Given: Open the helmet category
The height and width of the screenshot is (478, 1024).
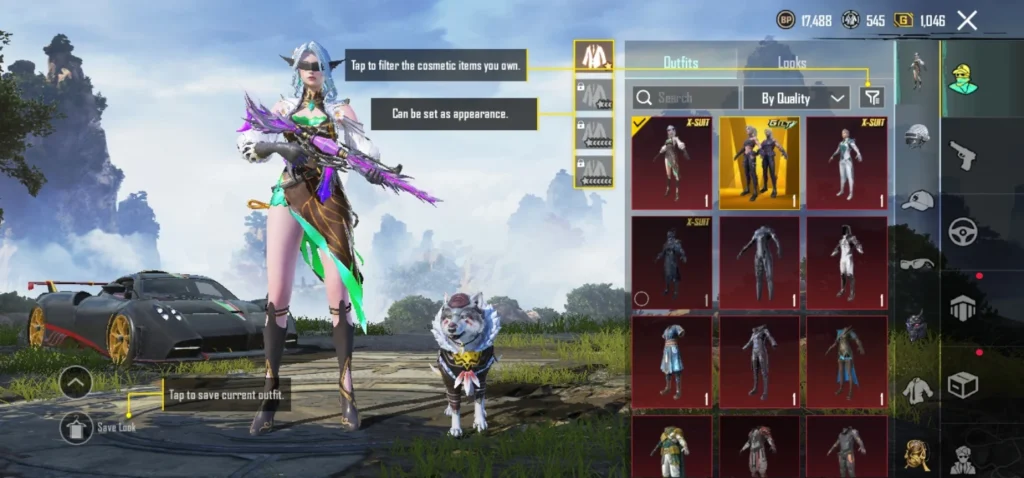Looking at the screenshot, I should click(917, 135).
